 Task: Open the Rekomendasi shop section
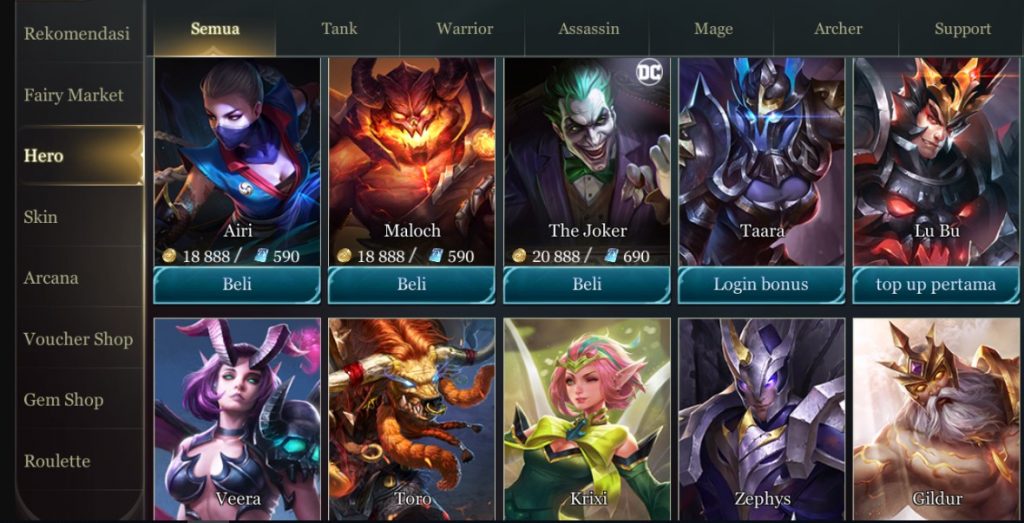tap(76, 34)
